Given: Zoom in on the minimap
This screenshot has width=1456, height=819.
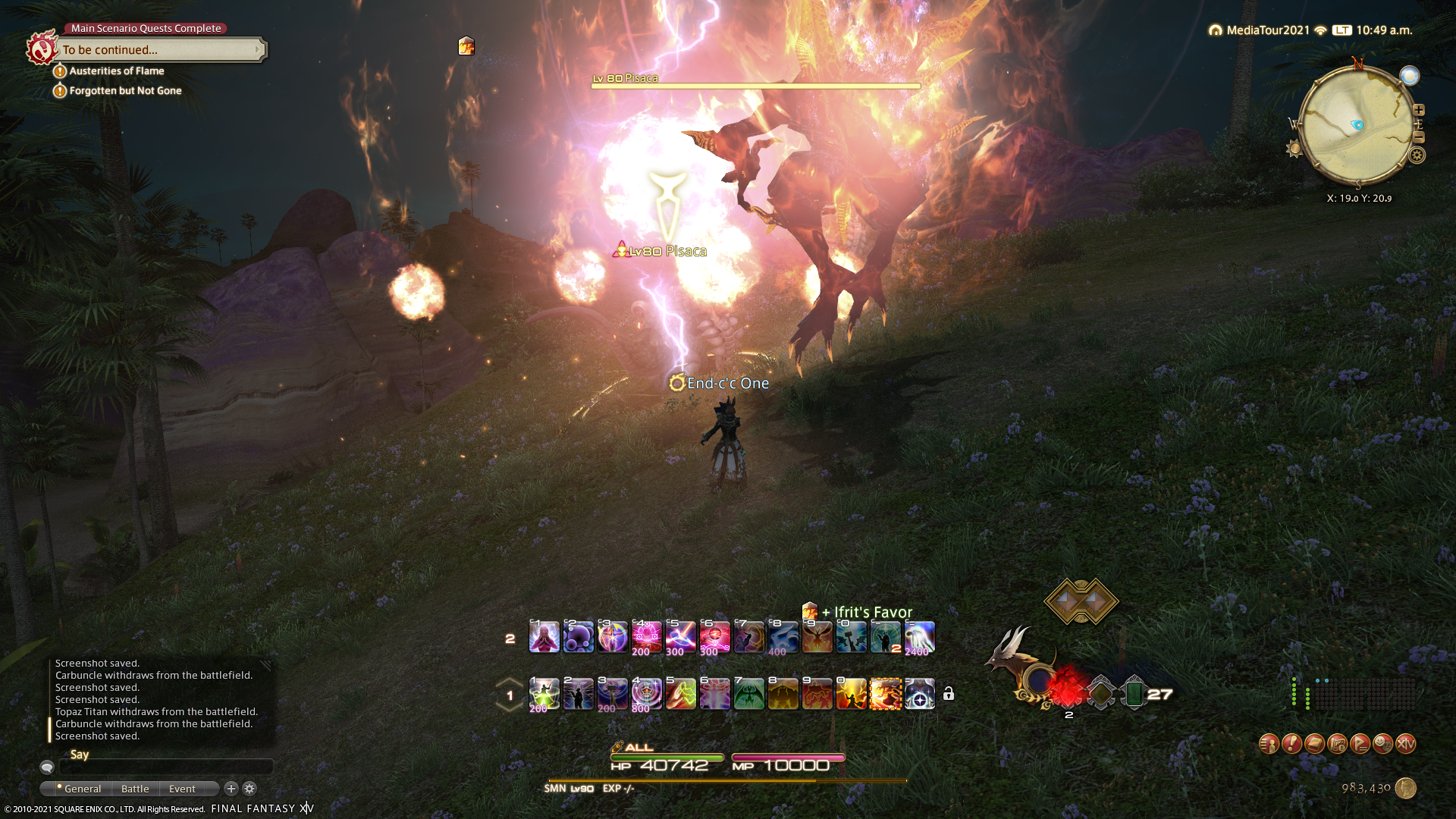Looking at the screenshot, I should tap(1419, 110).
